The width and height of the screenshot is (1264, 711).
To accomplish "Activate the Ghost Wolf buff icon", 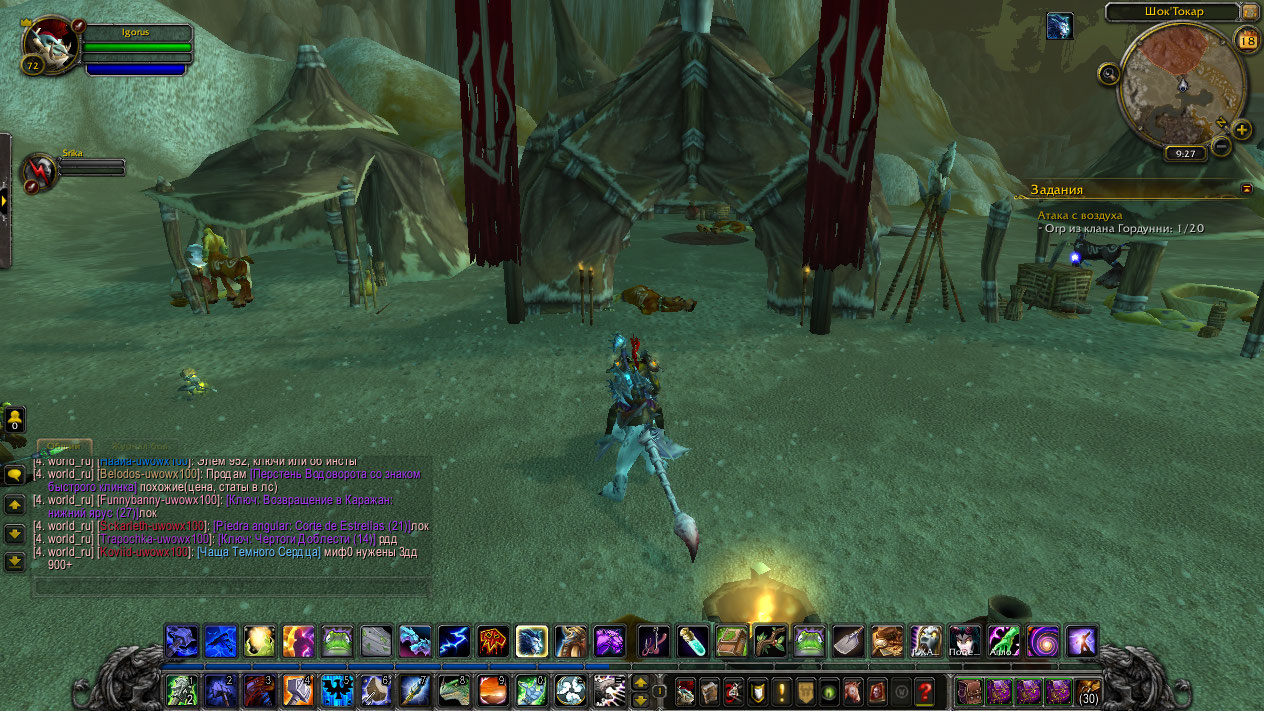I will [1059, 26].
